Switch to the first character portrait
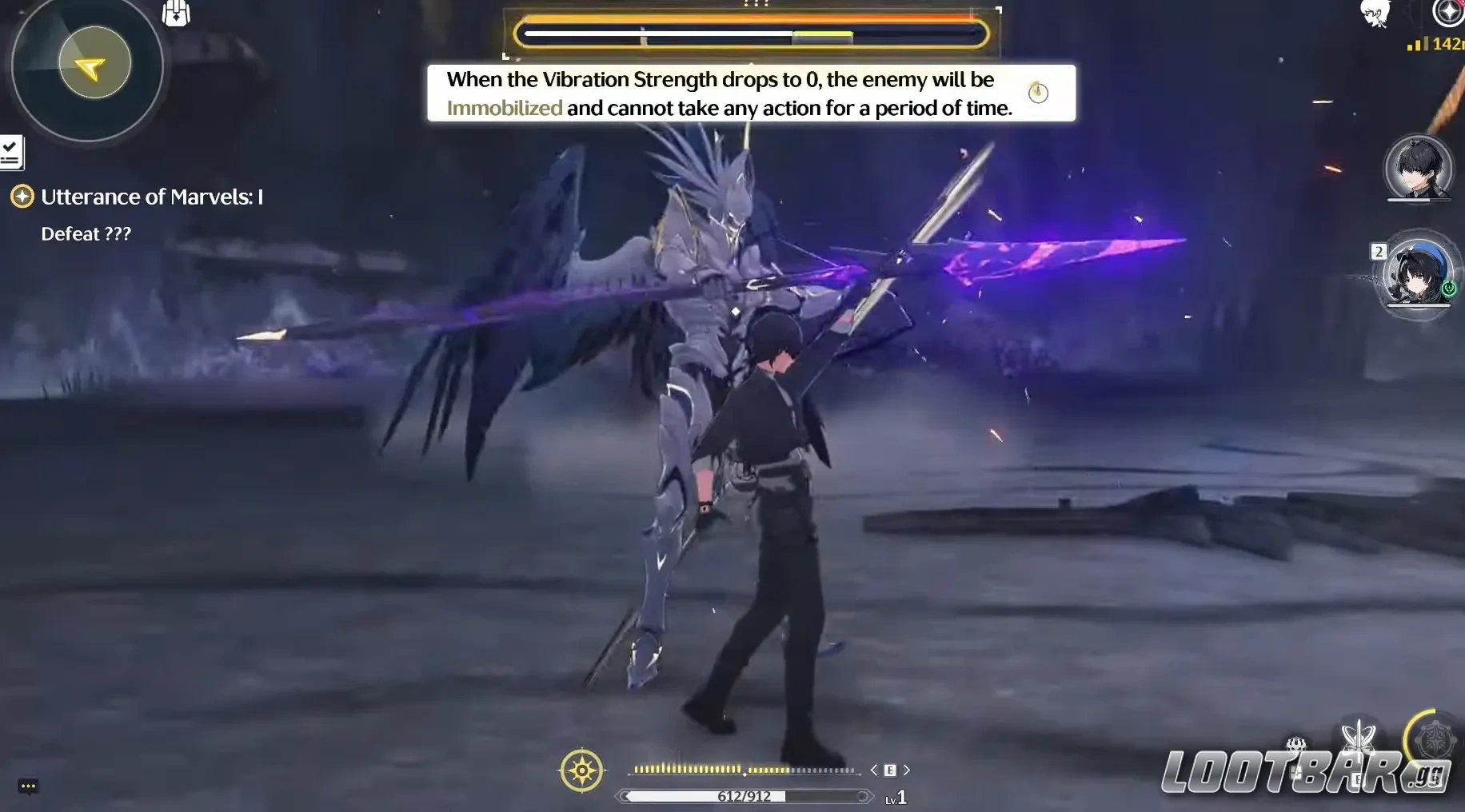This screenshot has height=812, width=1465. pyautogui.click(x=1418, y=169)
